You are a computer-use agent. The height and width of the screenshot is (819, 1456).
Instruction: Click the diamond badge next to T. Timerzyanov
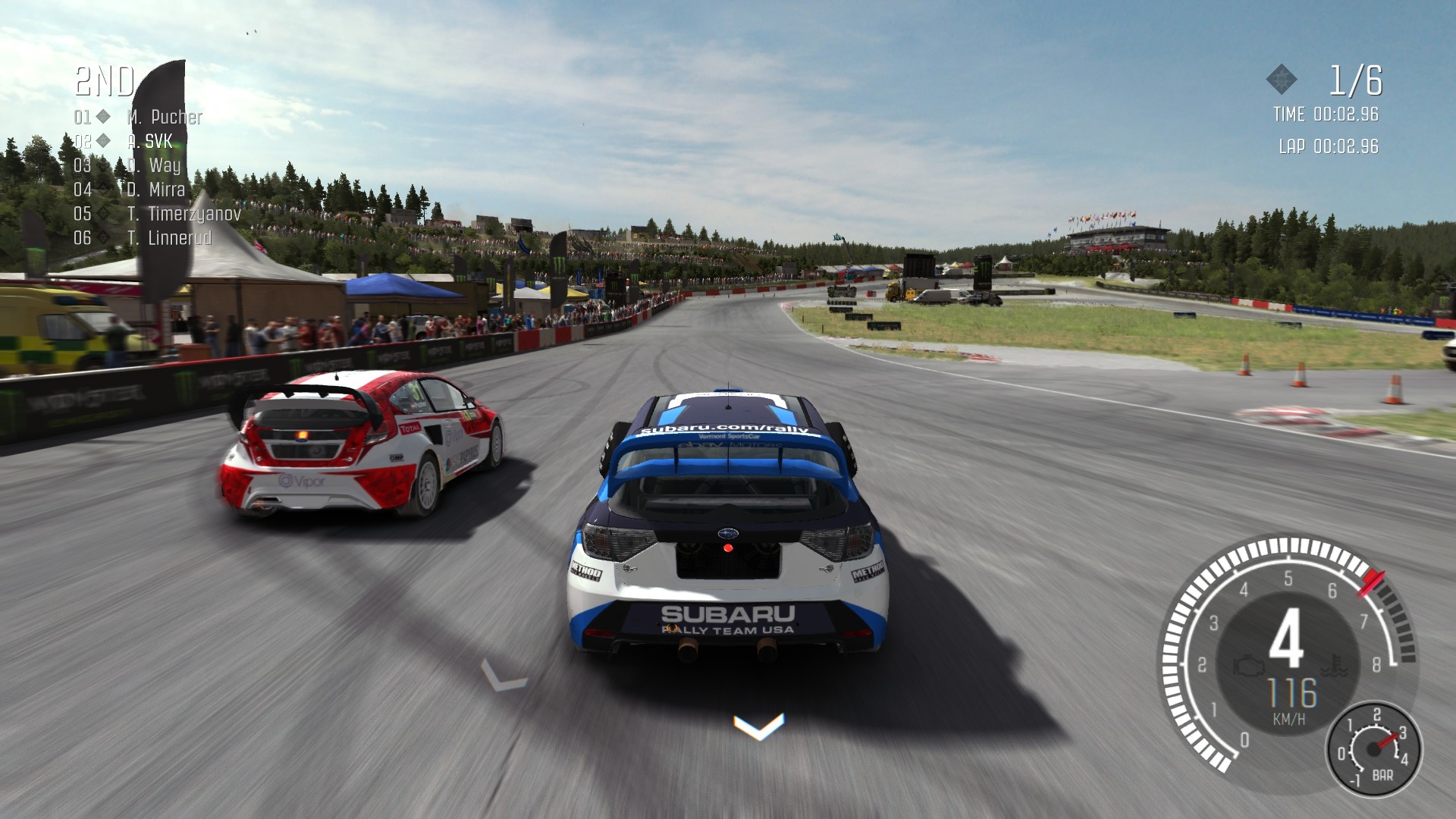[103, 212]
